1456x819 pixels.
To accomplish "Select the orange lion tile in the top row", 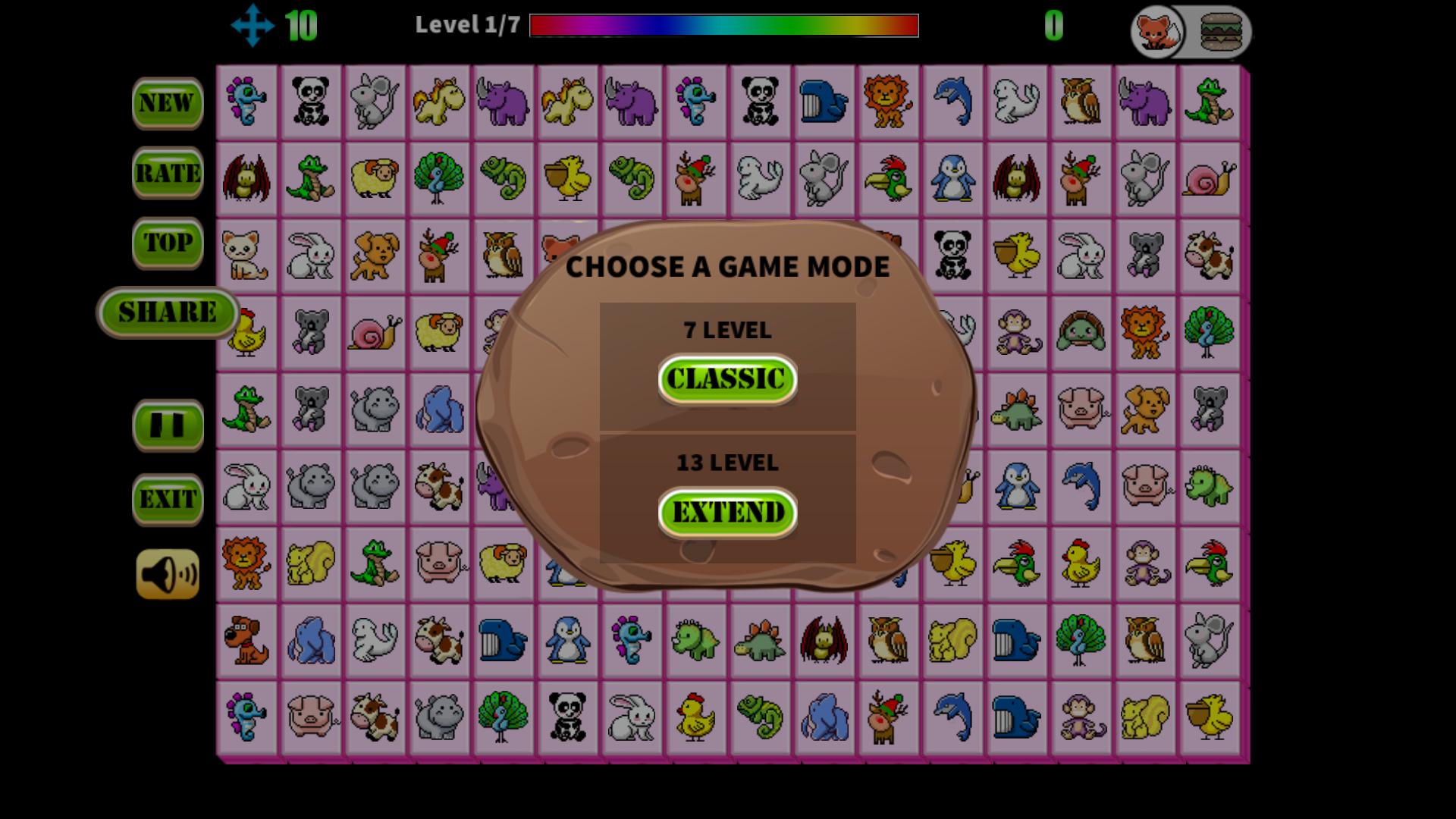I will [x=887, y=102].
